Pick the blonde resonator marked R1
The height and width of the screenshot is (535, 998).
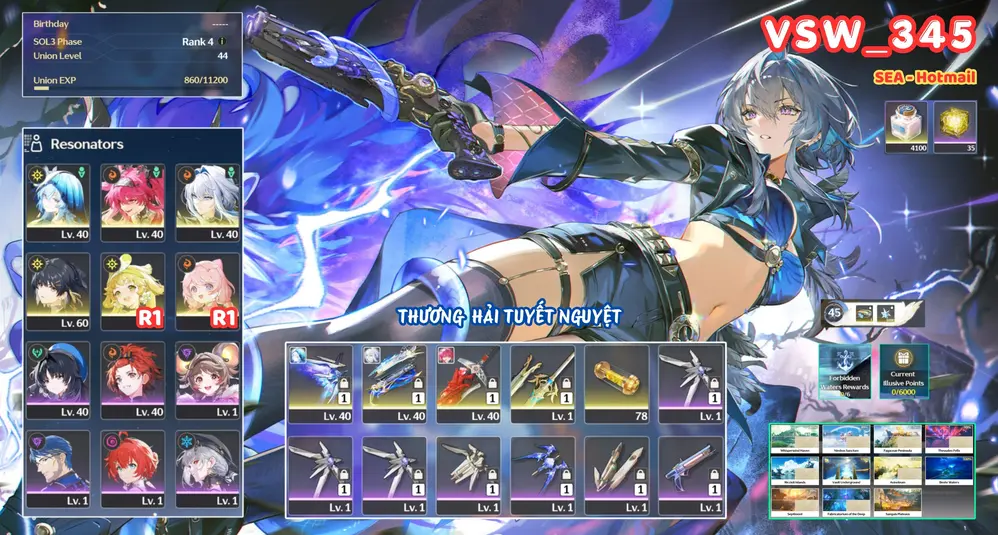point(131,290)
